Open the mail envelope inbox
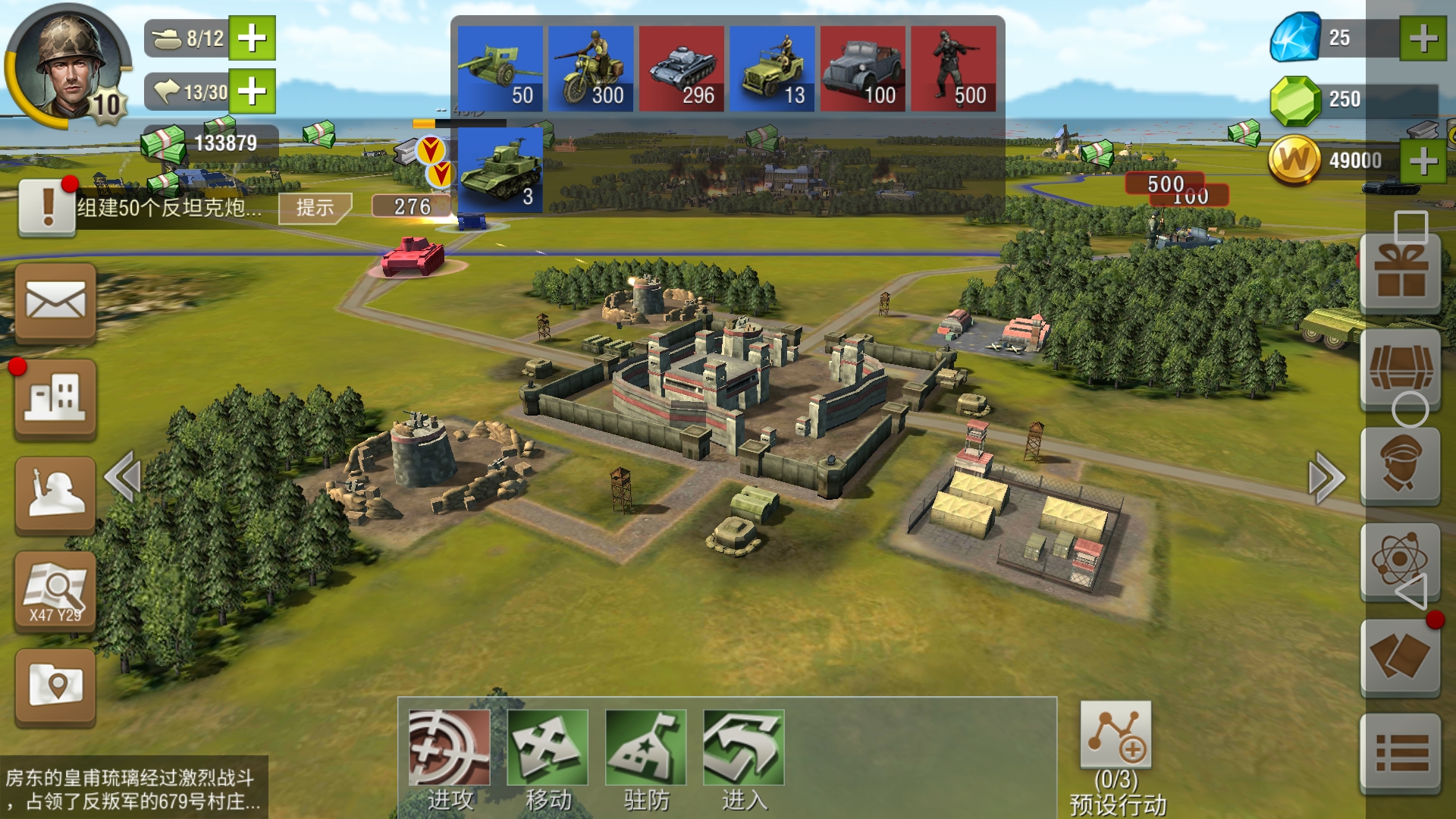Image resolution: width=1456 pixels, height=819 pixels. [55, 302]
